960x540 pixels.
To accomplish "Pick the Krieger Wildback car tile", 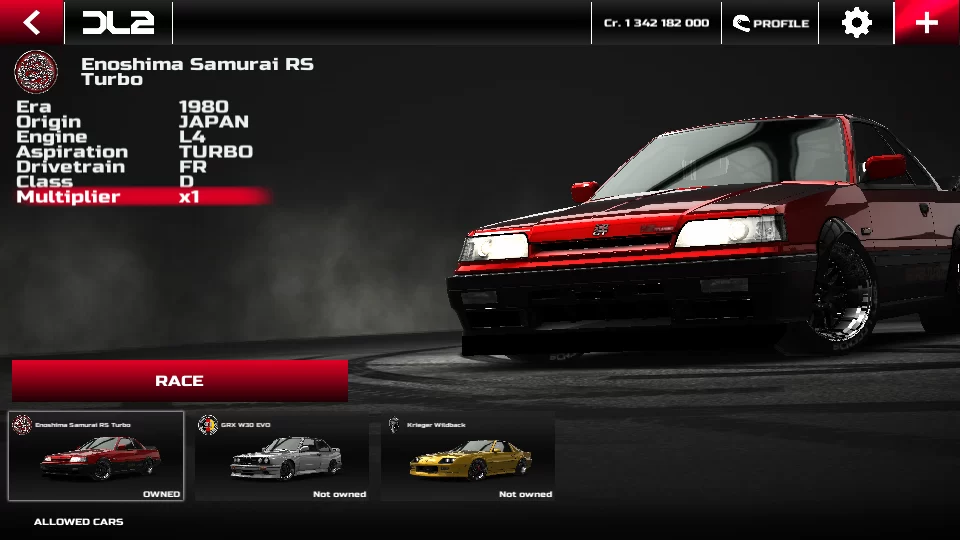I will click(468, 456).
